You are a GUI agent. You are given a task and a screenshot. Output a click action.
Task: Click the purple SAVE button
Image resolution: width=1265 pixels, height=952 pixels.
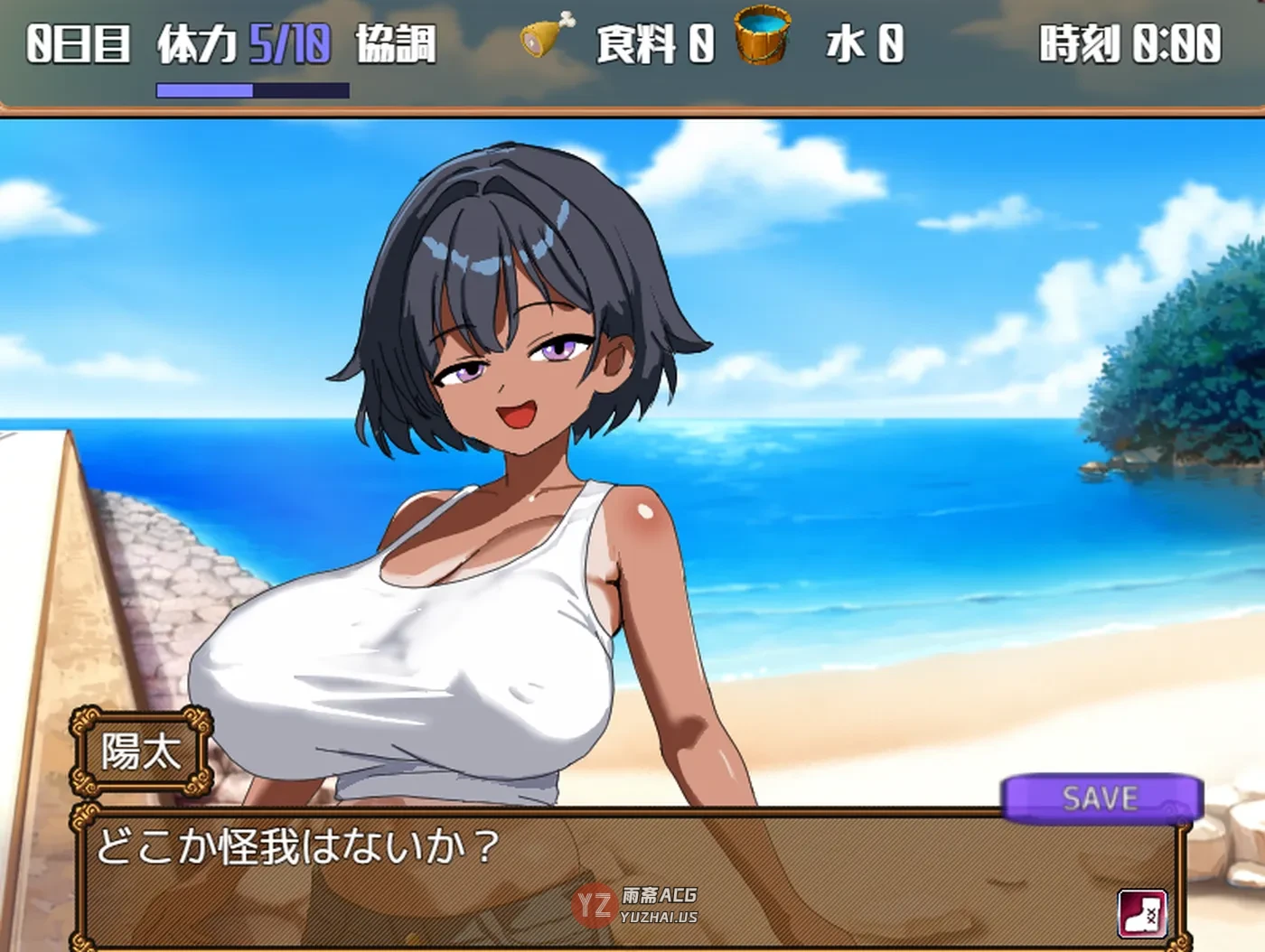[x=1101, y=798]
